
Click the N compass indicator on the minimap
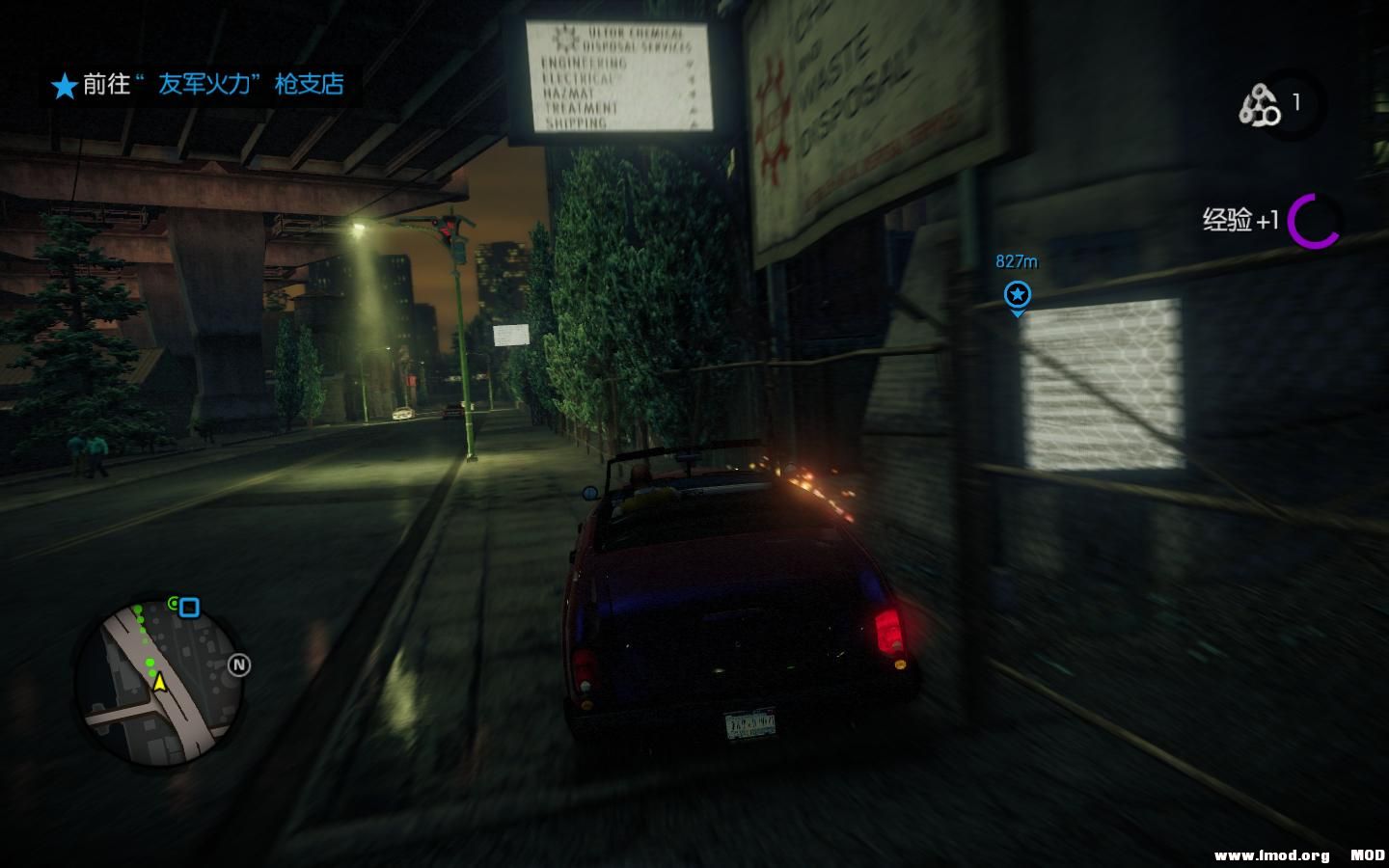[x=238, y=665]
